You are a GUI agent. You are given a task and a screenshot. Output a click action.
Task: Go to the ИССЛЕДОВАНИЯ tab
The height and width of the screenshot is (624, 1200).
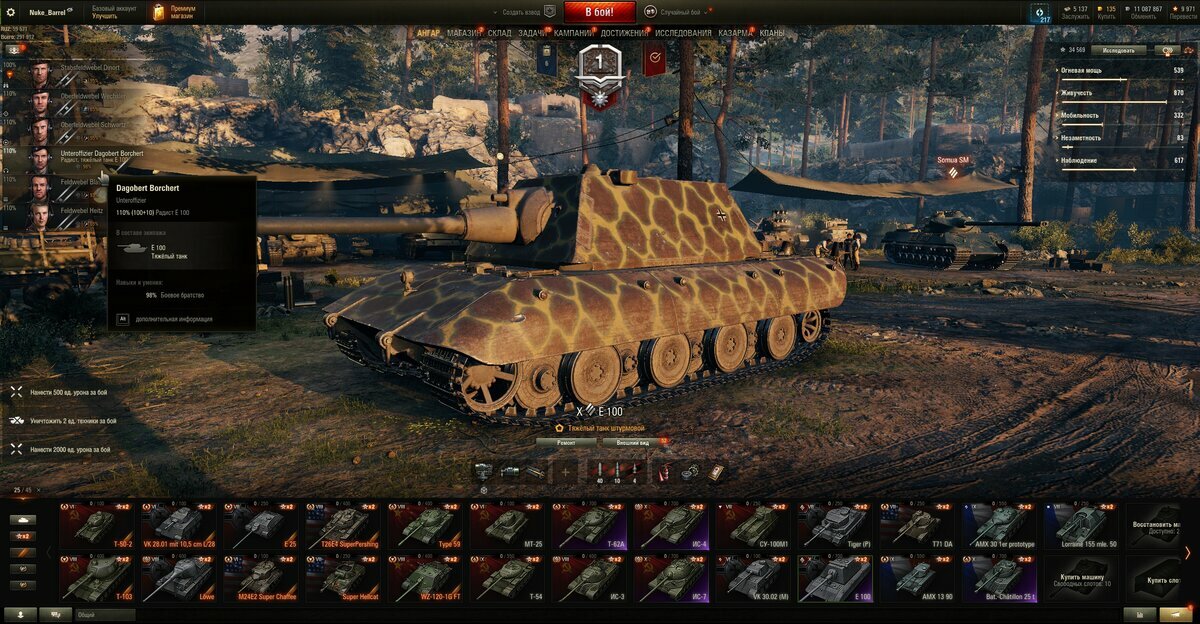[683, 33]
